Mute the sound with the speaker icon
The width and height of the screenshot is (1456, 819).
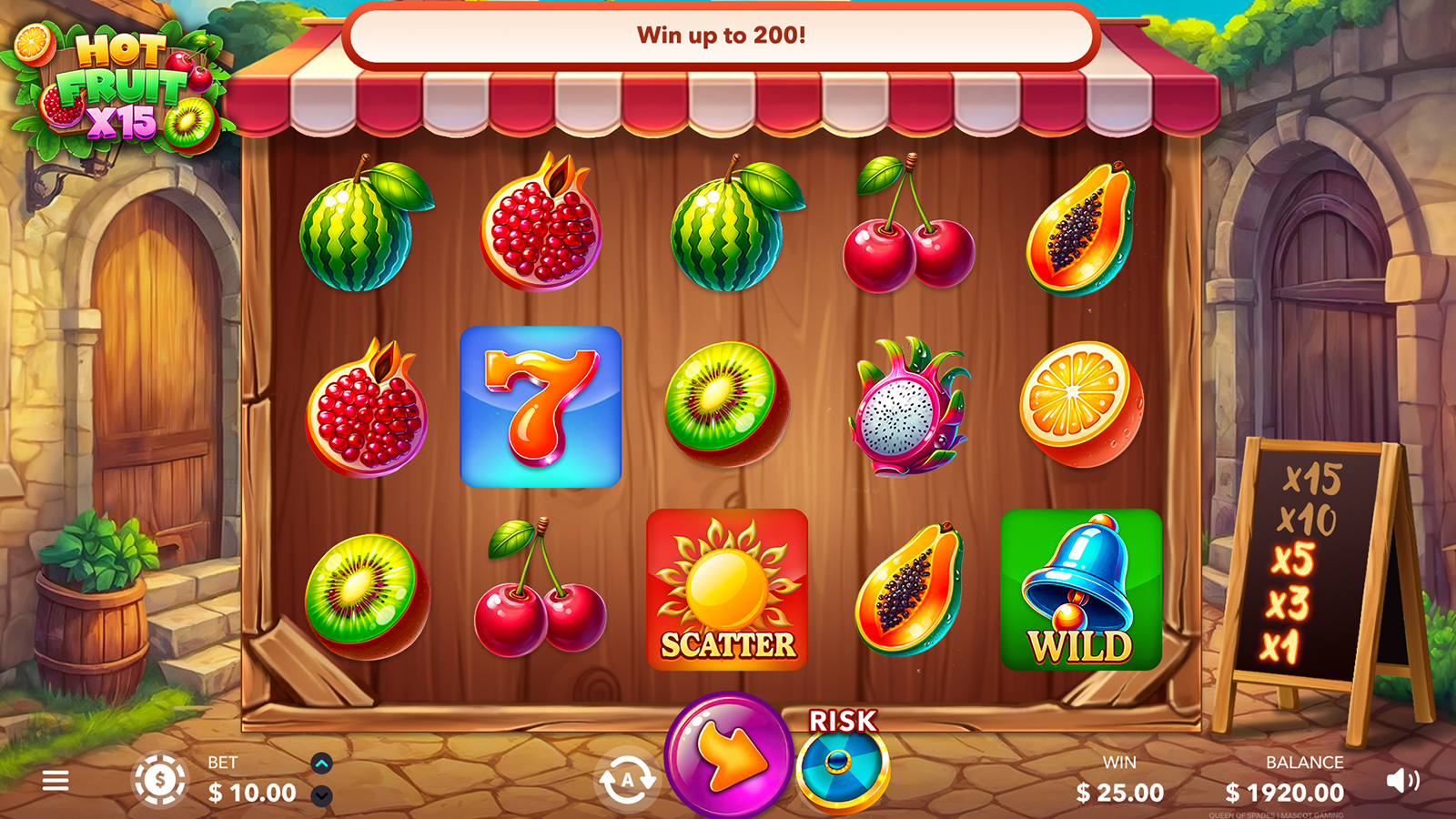pos(1402,781)
